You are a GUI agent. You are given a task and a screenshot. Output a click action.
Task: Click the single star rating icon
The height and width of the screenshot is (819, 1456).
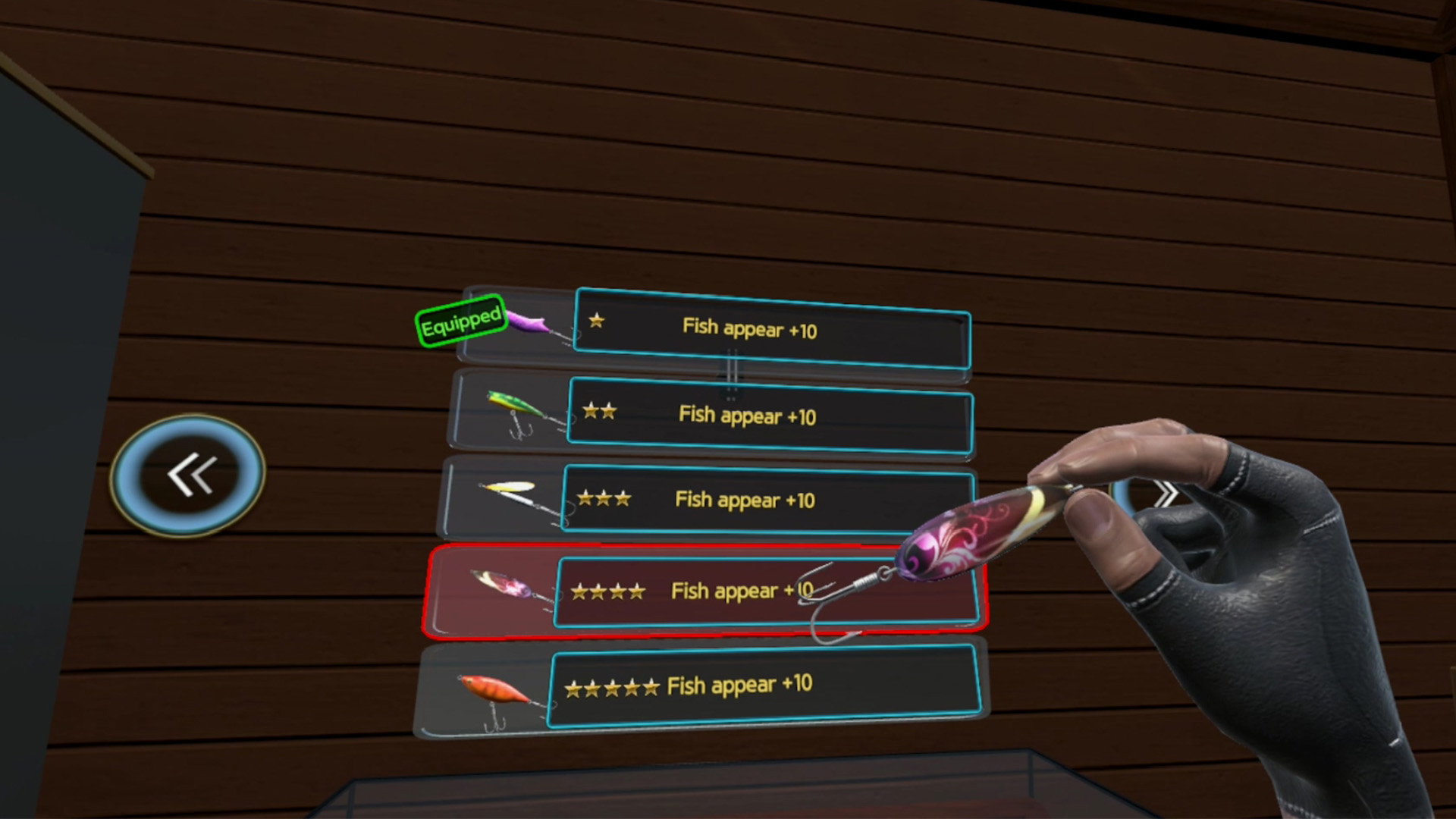click(x=596, y=322)
